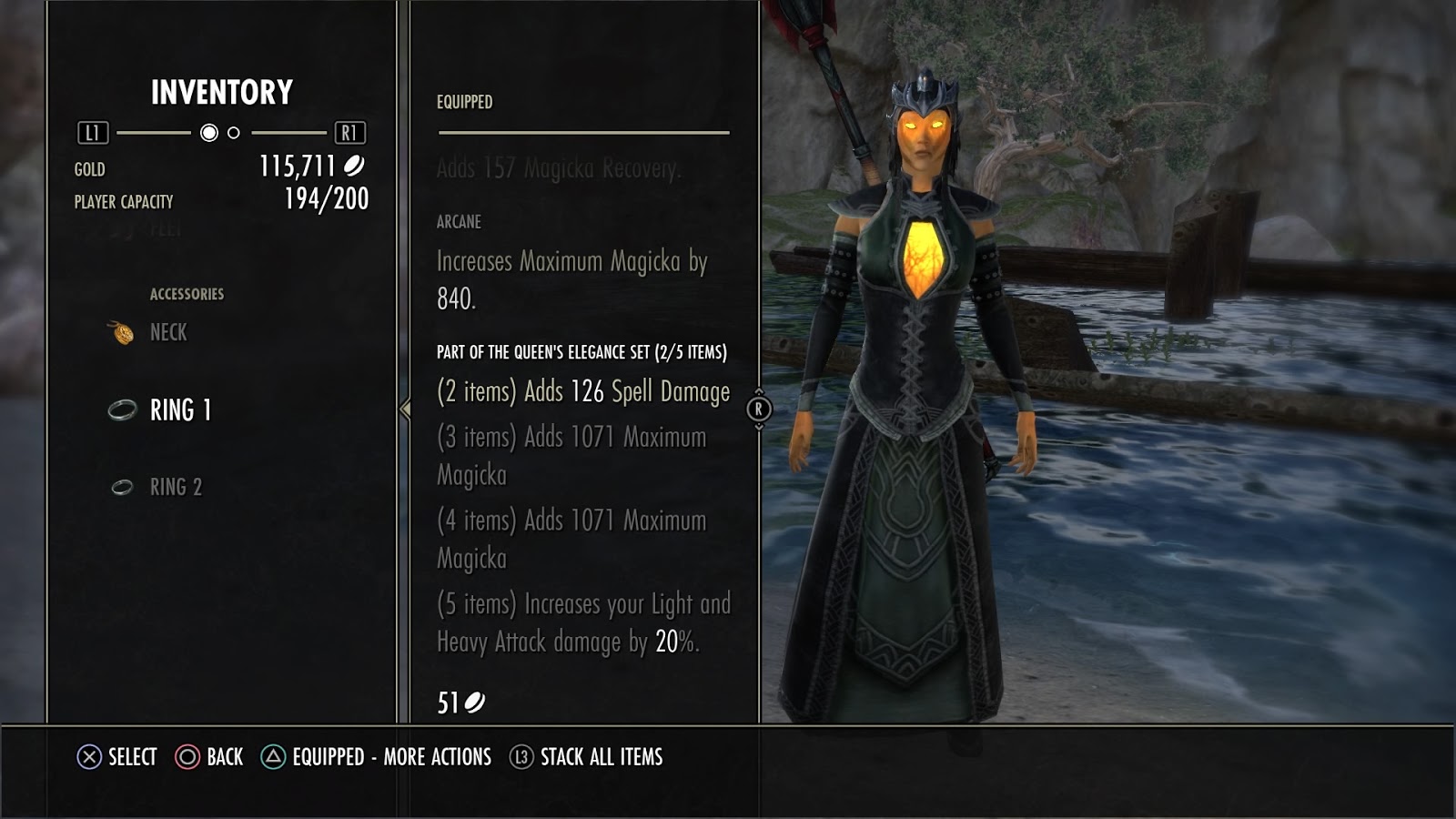Viewport: 1456px width, 819px height.
Task: Click the R stick rotate toggle
Action: point(761,407)
